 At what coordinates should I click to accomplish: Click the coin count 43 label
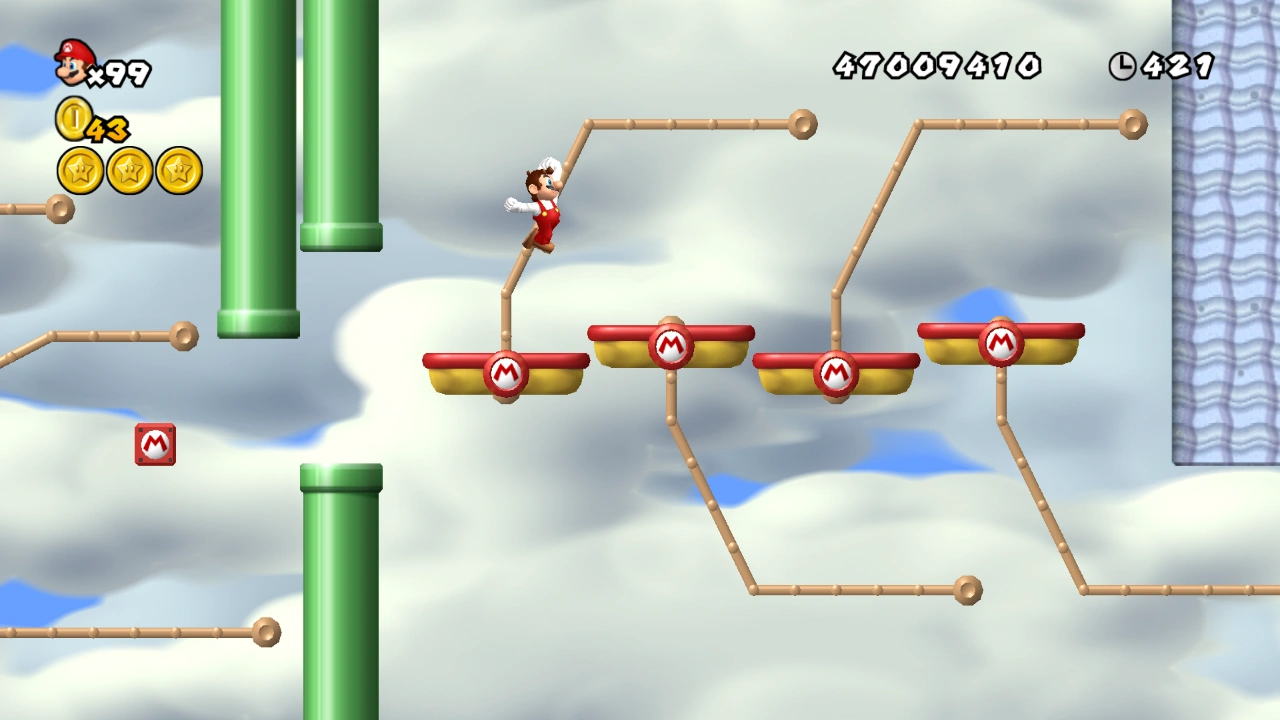pyautogui.click(x=107, y=128)
